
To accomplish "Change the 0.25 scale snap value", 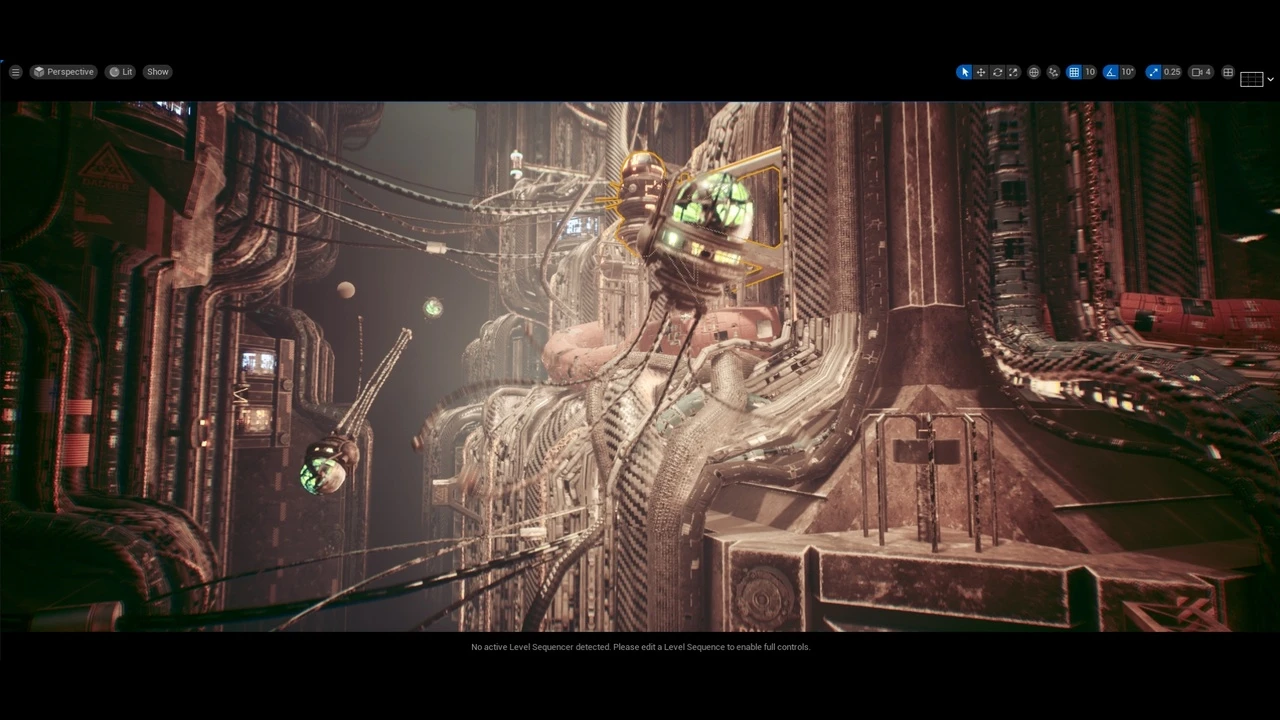I will (1172, 72).
